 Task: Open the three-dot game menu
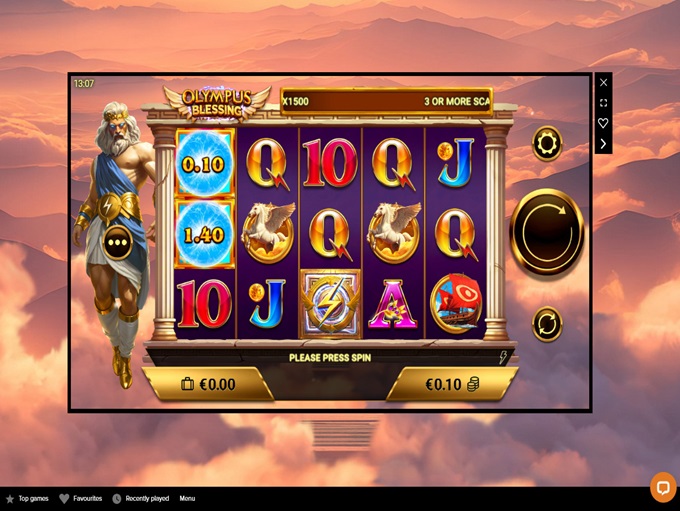pyautogui.click(x=118, y=242)
